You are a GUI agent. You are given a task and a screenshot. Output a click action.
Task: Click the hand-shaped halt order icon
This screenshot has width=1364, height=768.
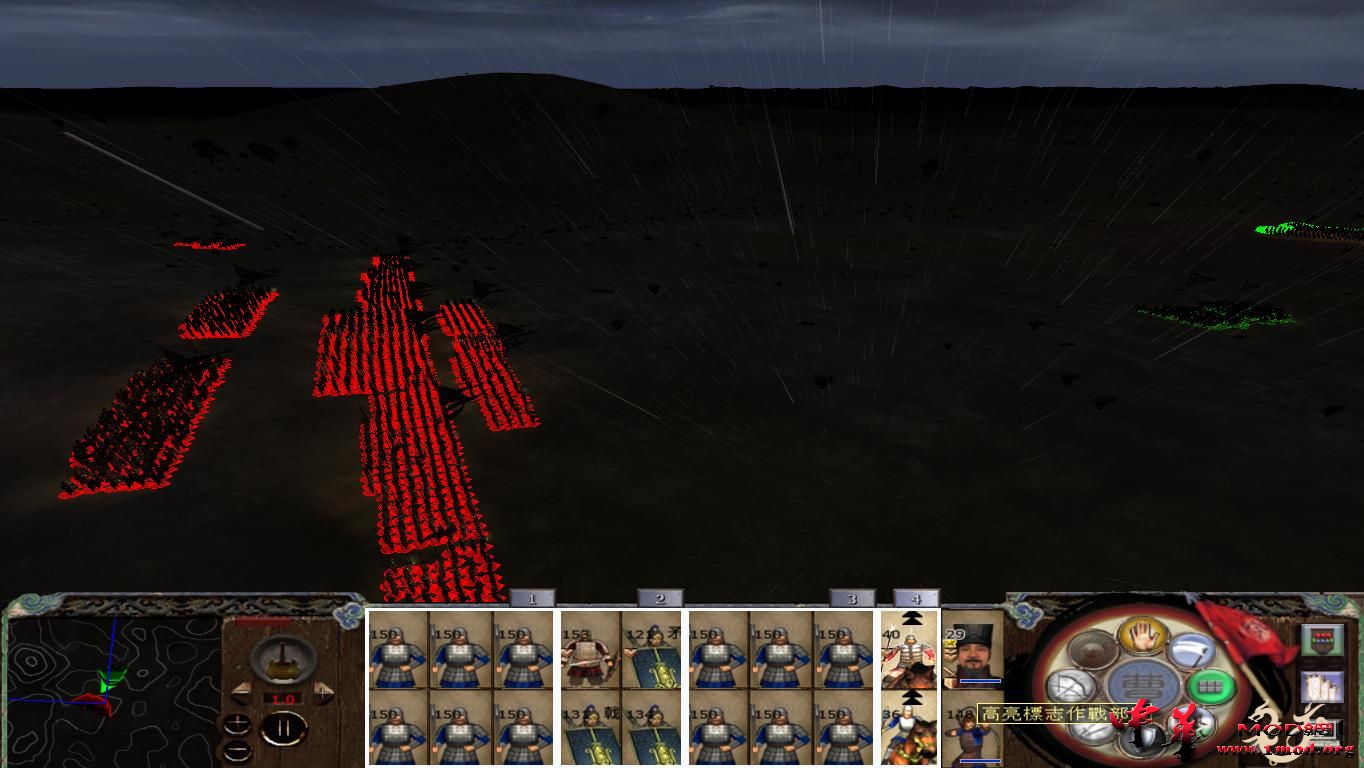click(x=1144, y=638)
